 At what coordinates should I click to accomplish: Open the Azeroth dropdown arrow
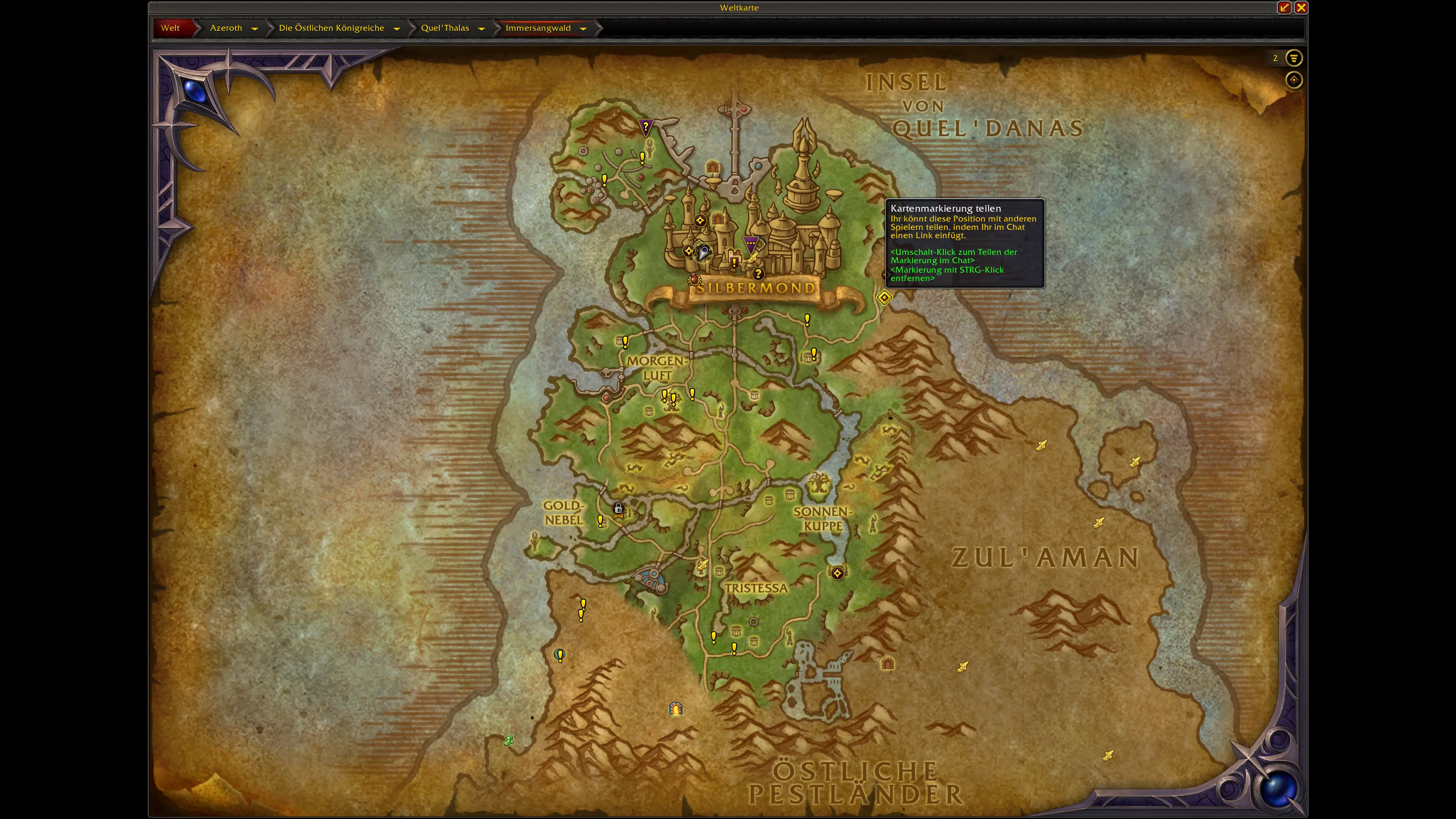[255, 28]
